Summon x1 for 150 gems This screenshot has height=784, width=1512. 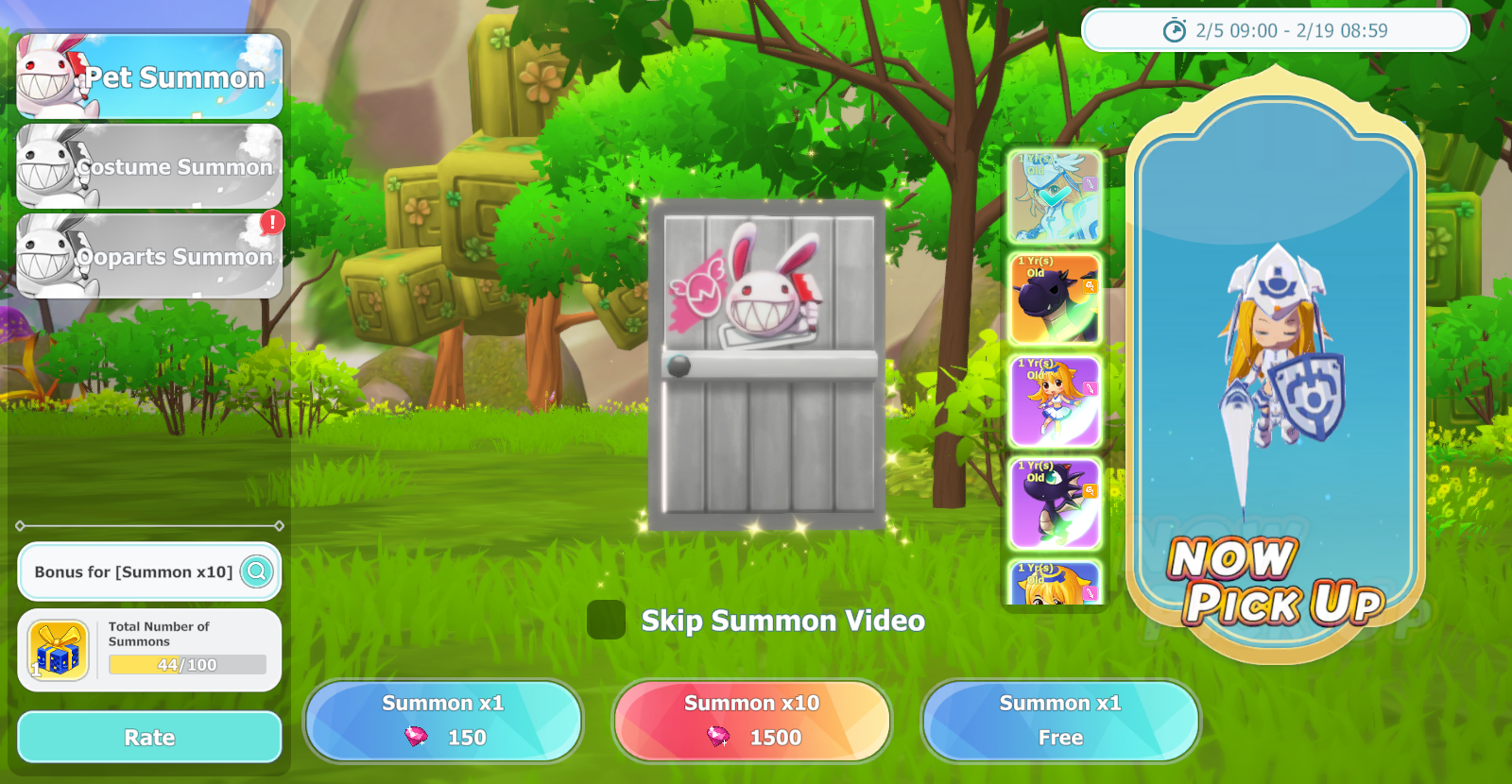[442, 721]
